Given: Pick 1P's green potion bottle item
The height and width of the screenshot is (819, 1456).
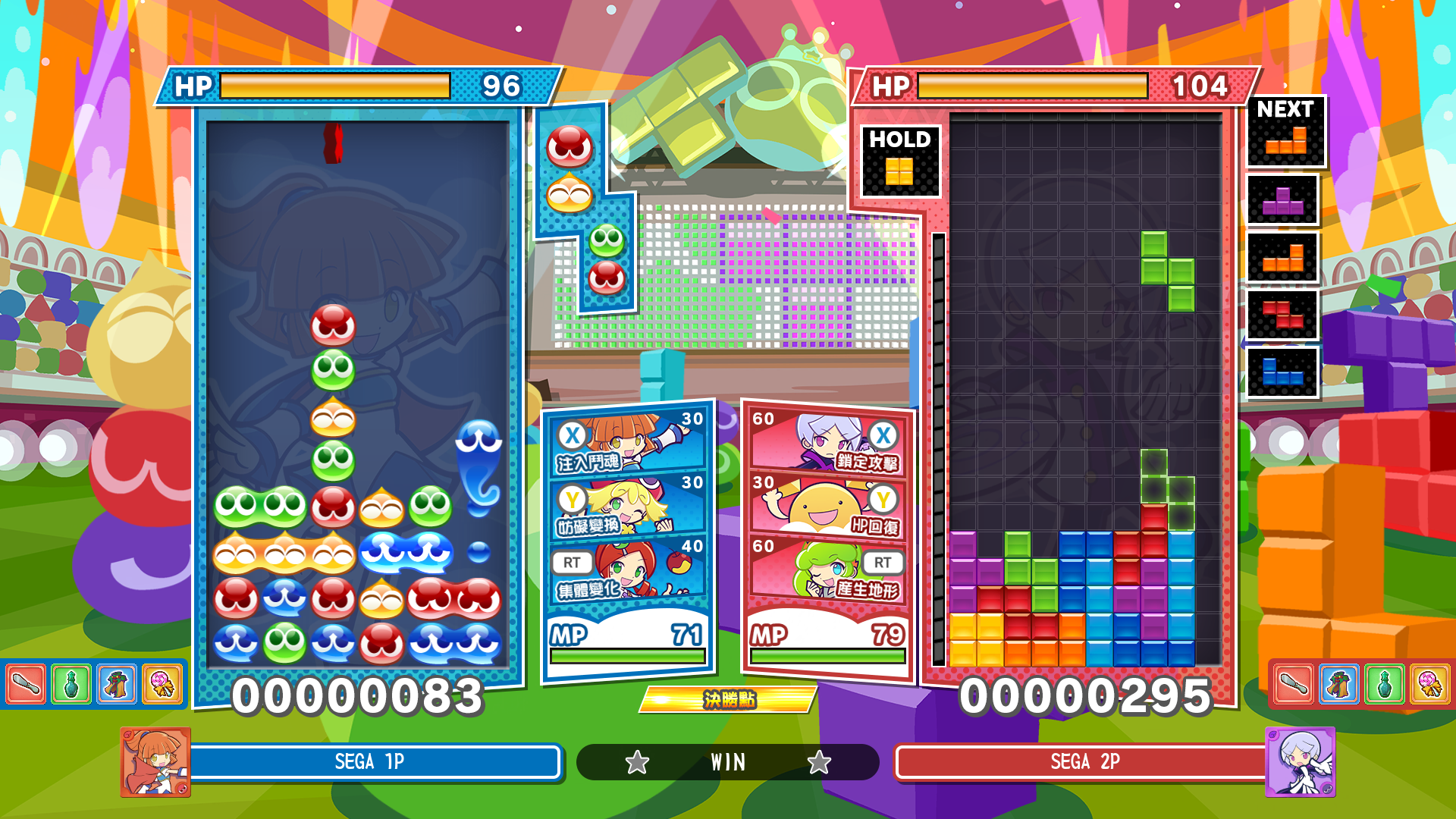Looking at the screenshot, I should 71,684.
